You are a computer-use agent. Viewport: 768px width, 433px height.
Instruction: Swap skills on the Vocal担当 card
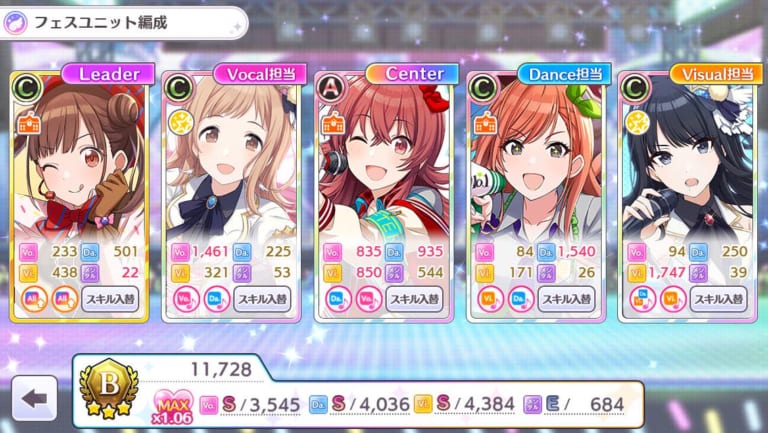(262, 298)
